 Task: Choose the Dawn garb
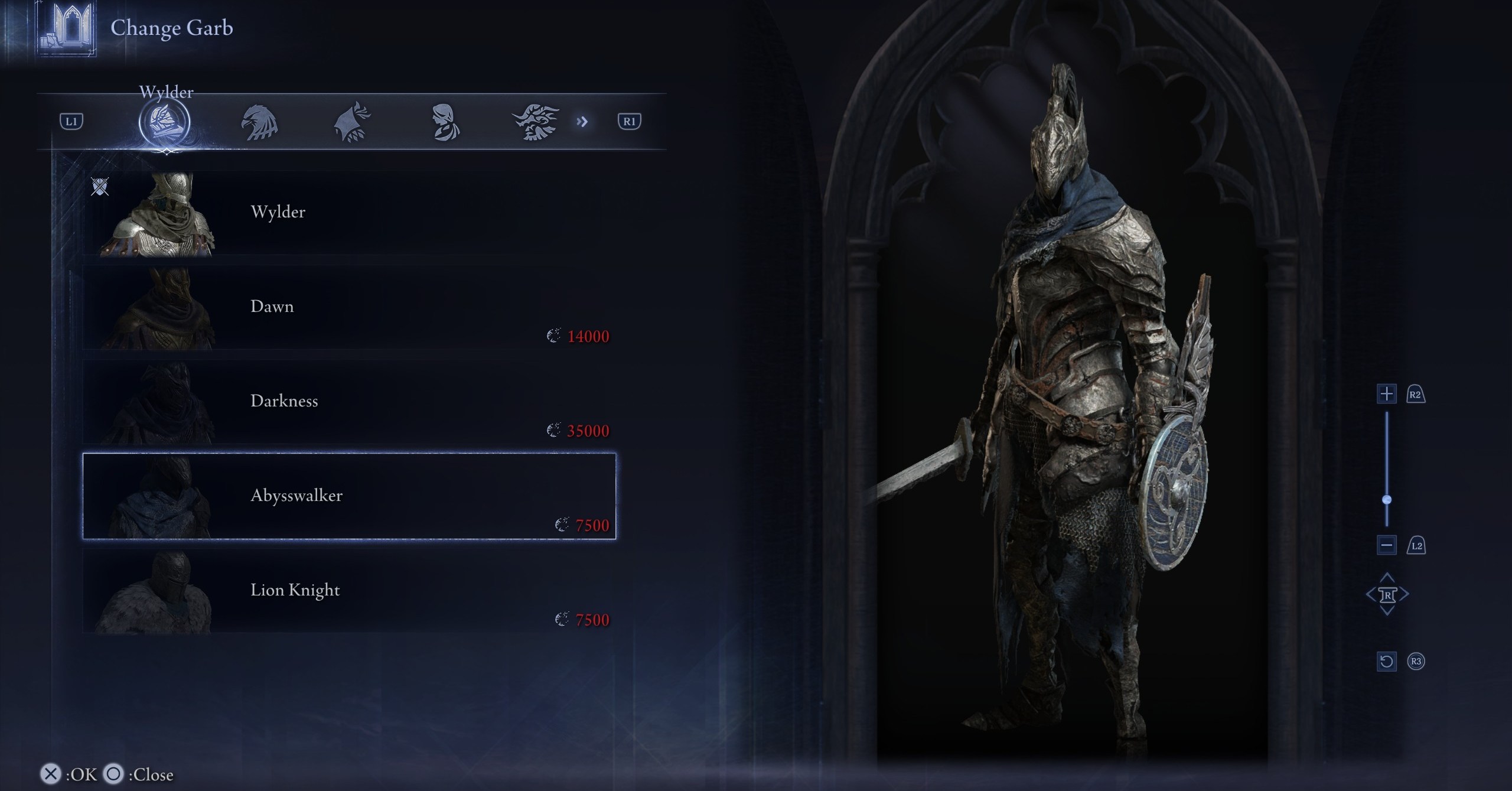click(348, 307)
